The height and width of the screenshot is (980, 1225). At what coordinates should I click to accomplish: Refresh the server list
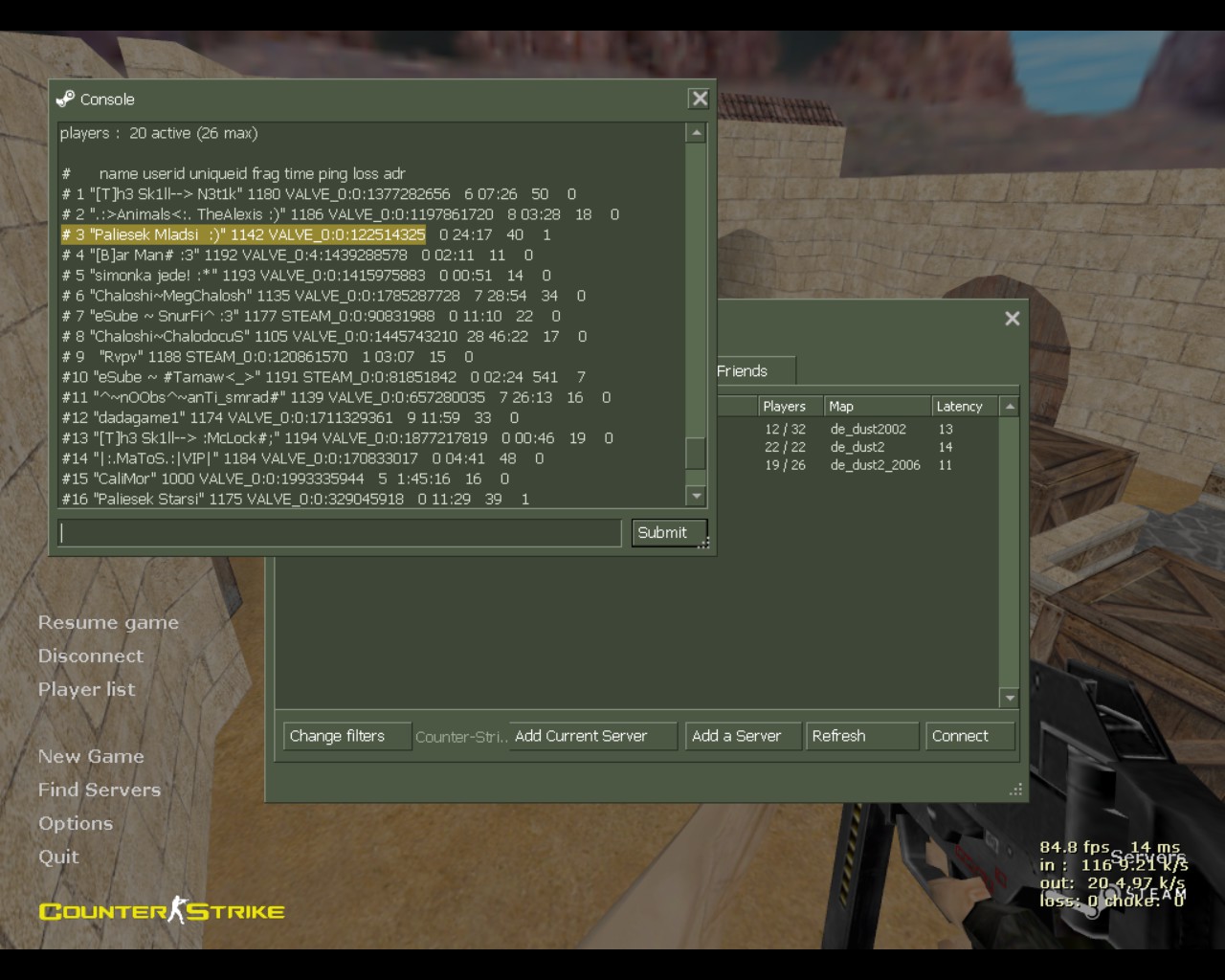[x=861, y=736]
